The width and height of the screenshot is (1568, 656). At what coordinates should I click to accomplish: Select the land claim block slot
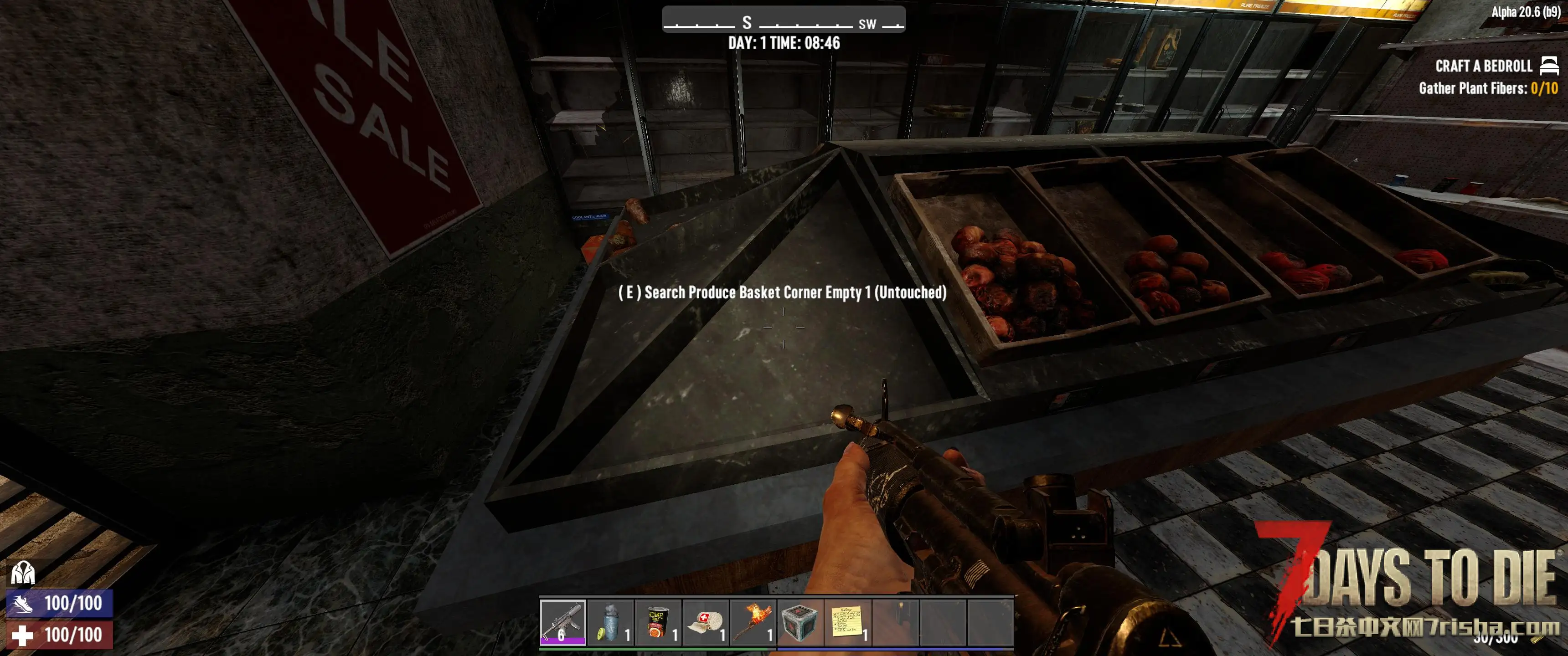point(800,622)
